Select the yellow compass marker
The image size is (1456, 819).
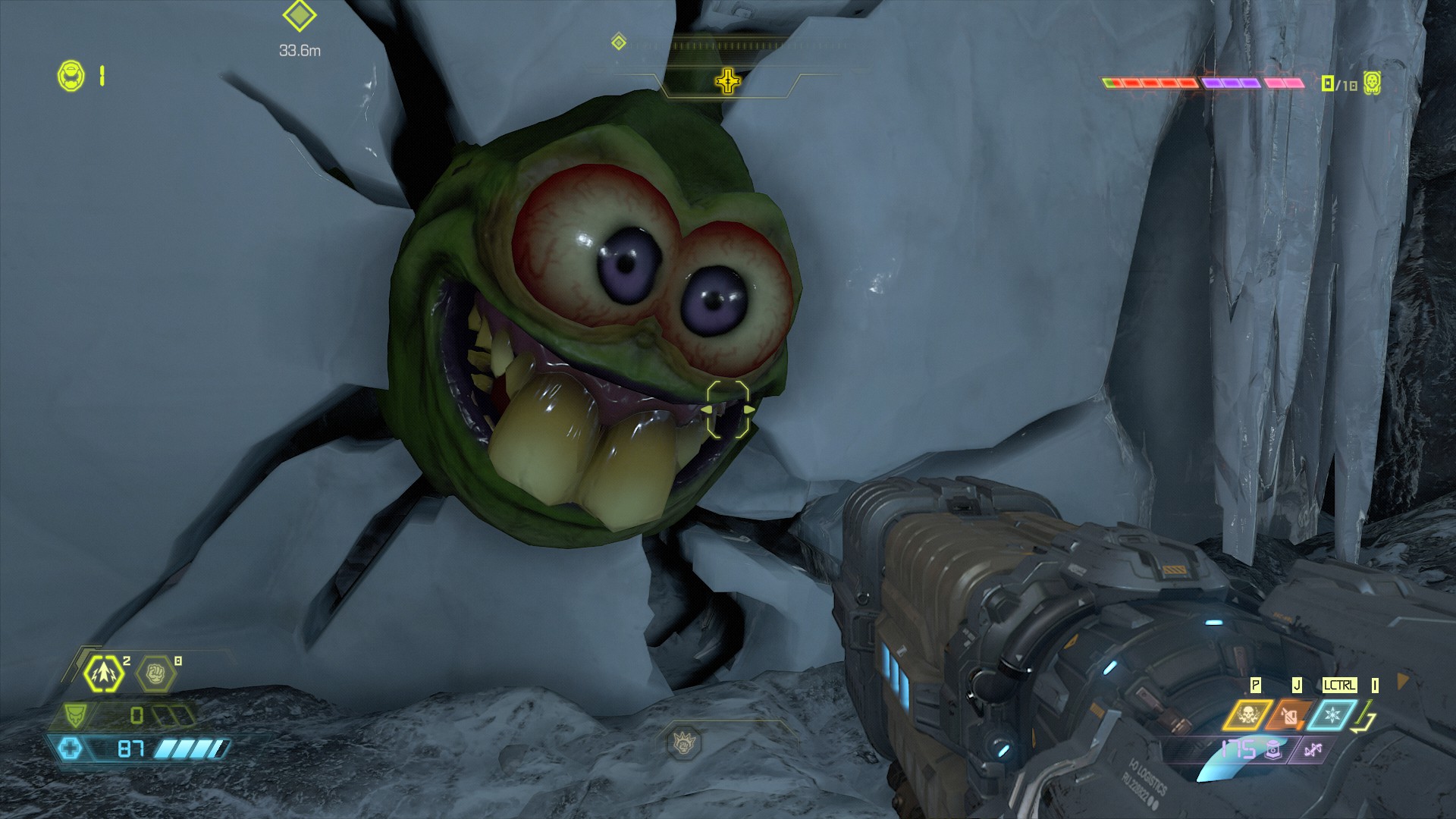727,80
